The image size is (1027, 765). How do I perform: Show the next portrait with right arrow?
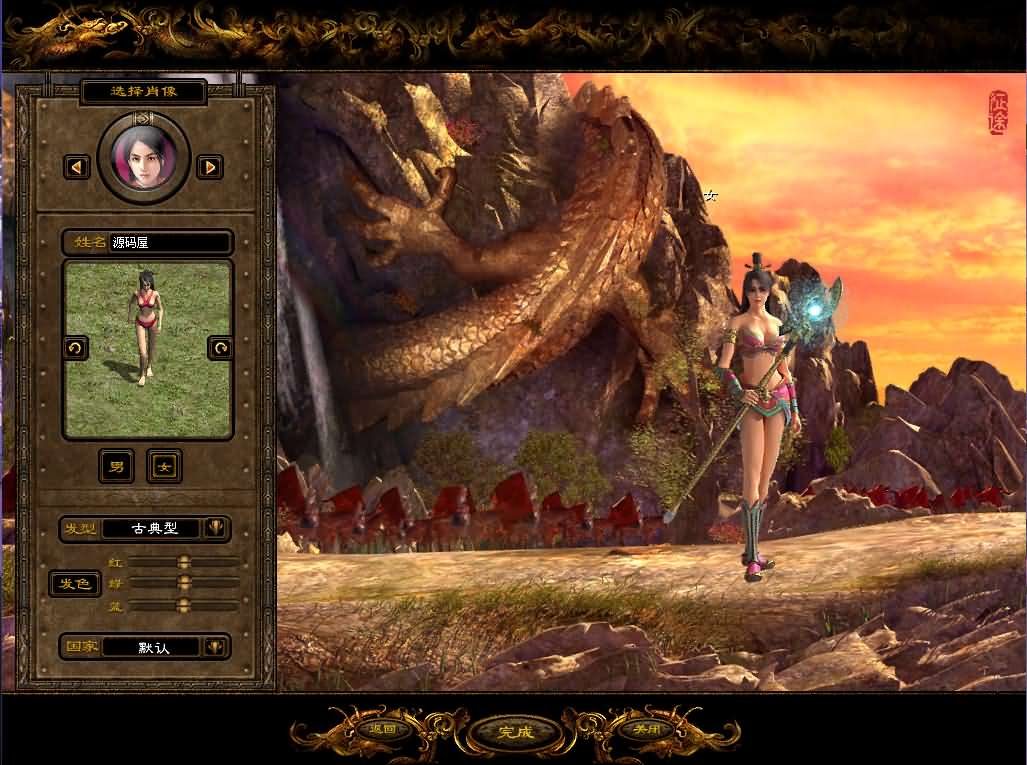coord(209,167)
